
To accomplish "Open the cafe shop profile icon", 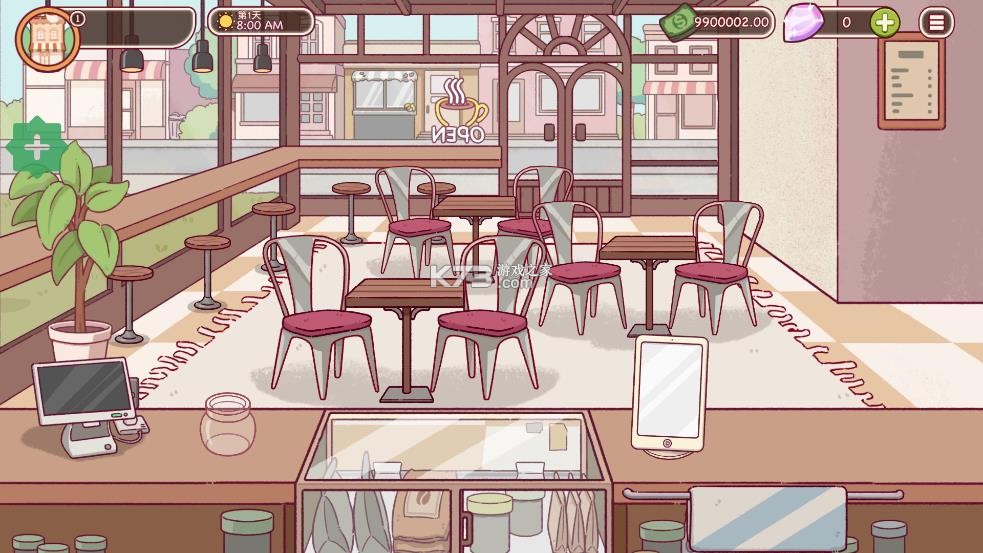I will coord(46,37).
